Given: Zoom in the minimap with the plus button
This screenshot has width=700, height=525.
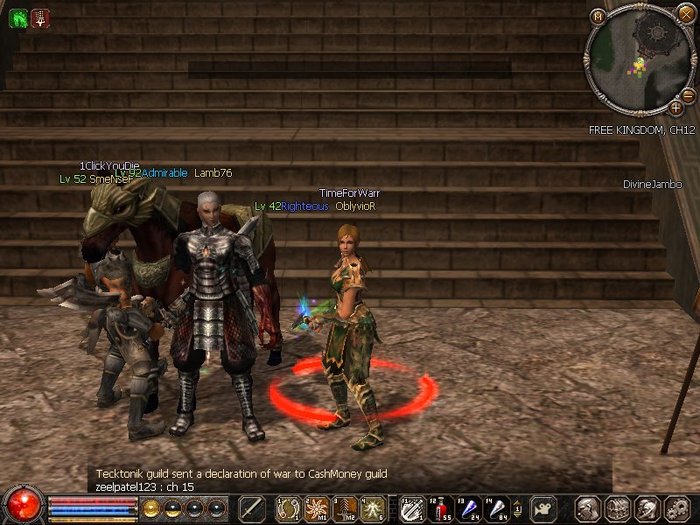Looking at the screenshot, I should click(676, 108).
